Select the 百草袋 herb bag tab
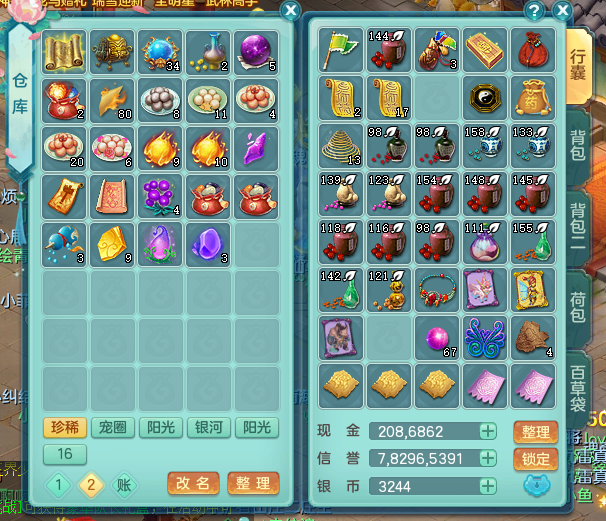Viewport: 606px width, 521px height. [579, 383]
